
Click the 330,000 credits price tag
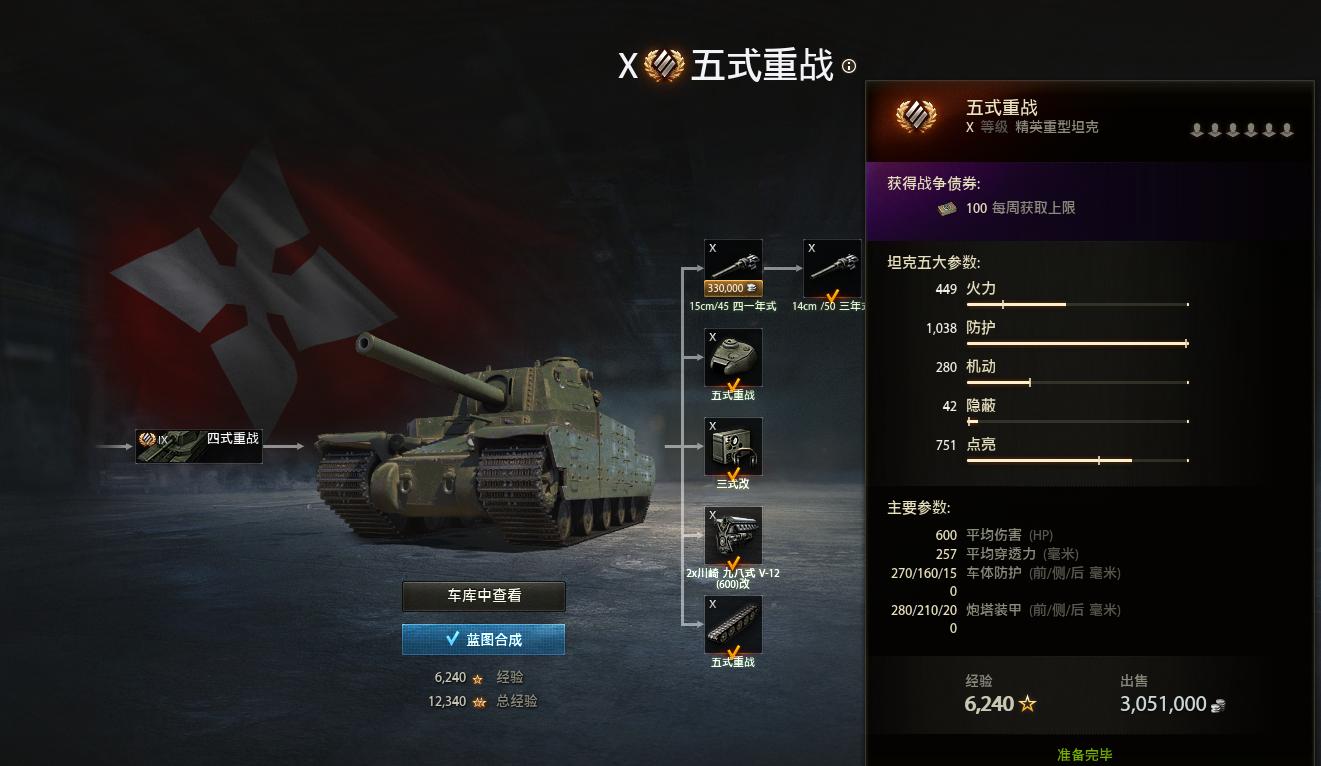tap(733, 290)
